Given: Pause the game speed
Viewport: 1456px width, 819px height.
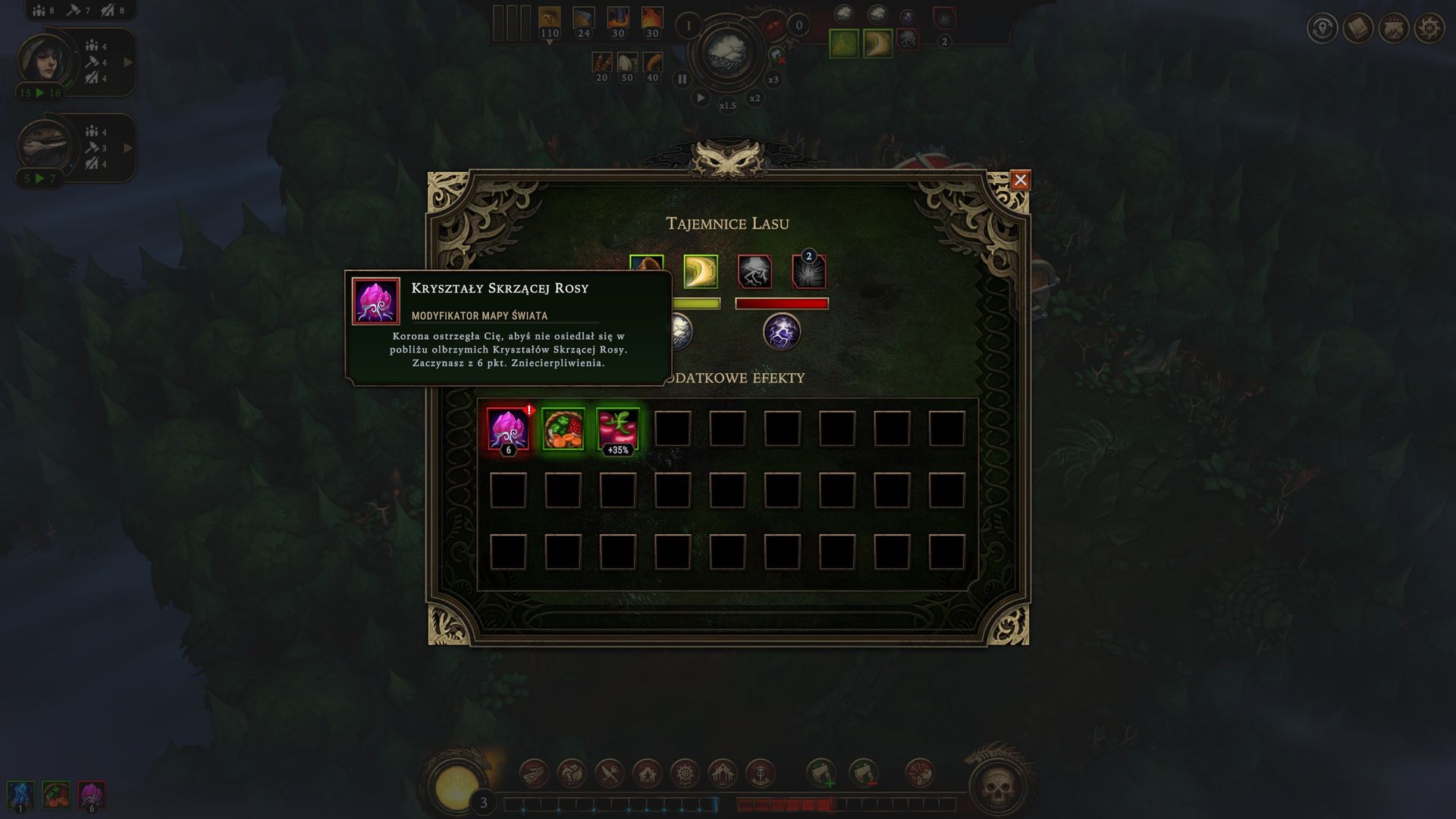Looking at the screenshot, I should [x=682, y=79].
